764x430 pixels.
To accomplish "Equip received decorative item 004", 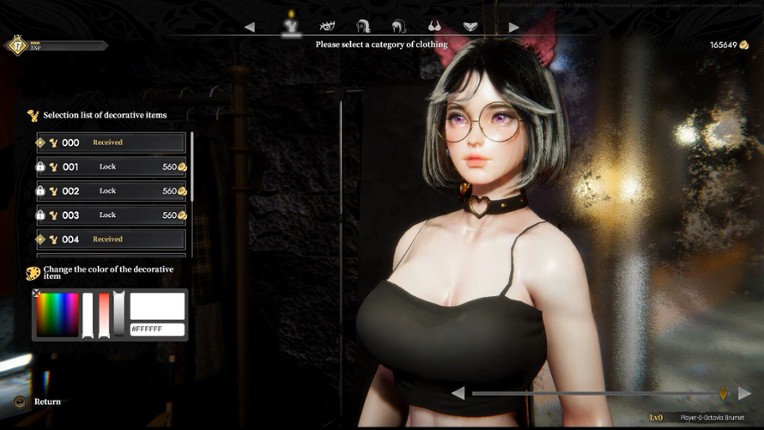I will click(x=111, y=239).
